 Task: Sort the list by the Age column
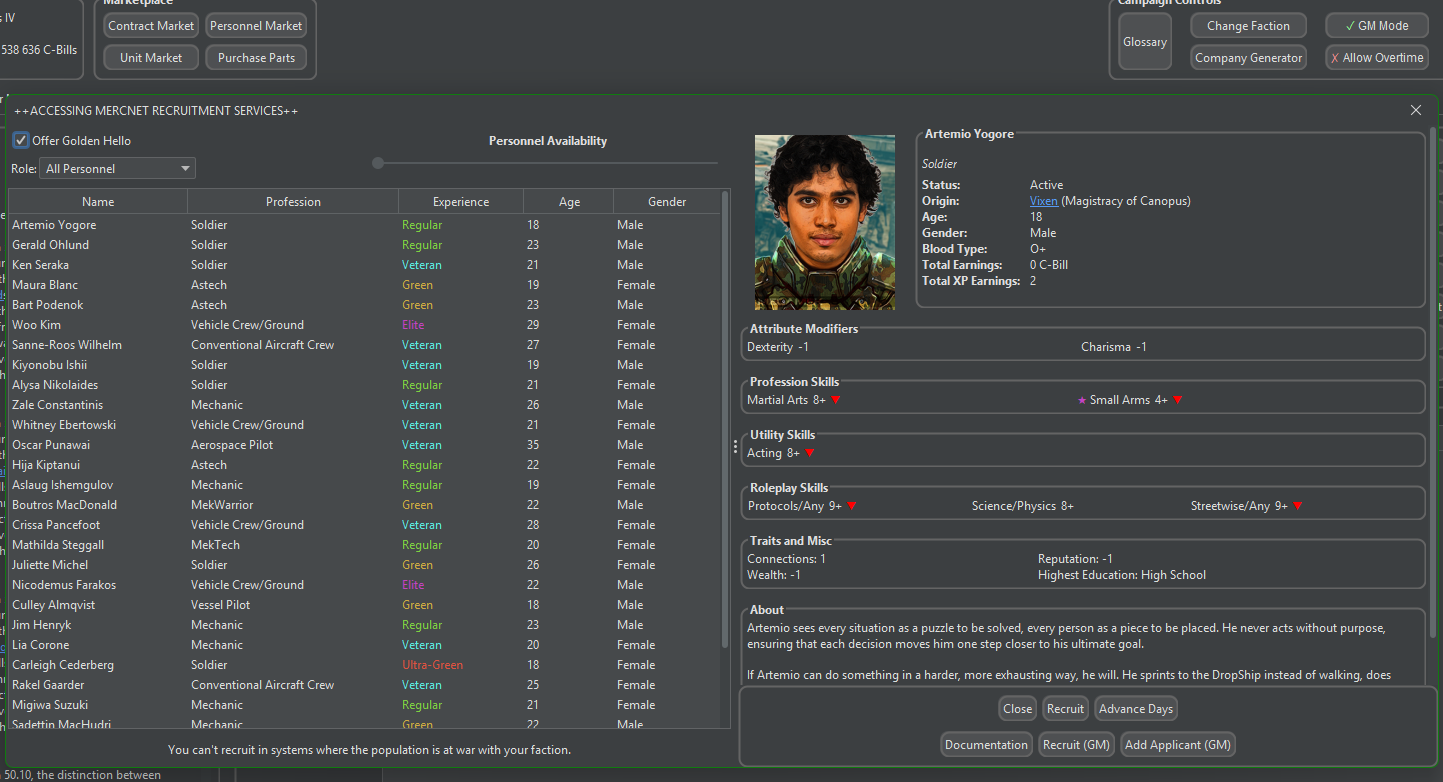tap(568, 200)
